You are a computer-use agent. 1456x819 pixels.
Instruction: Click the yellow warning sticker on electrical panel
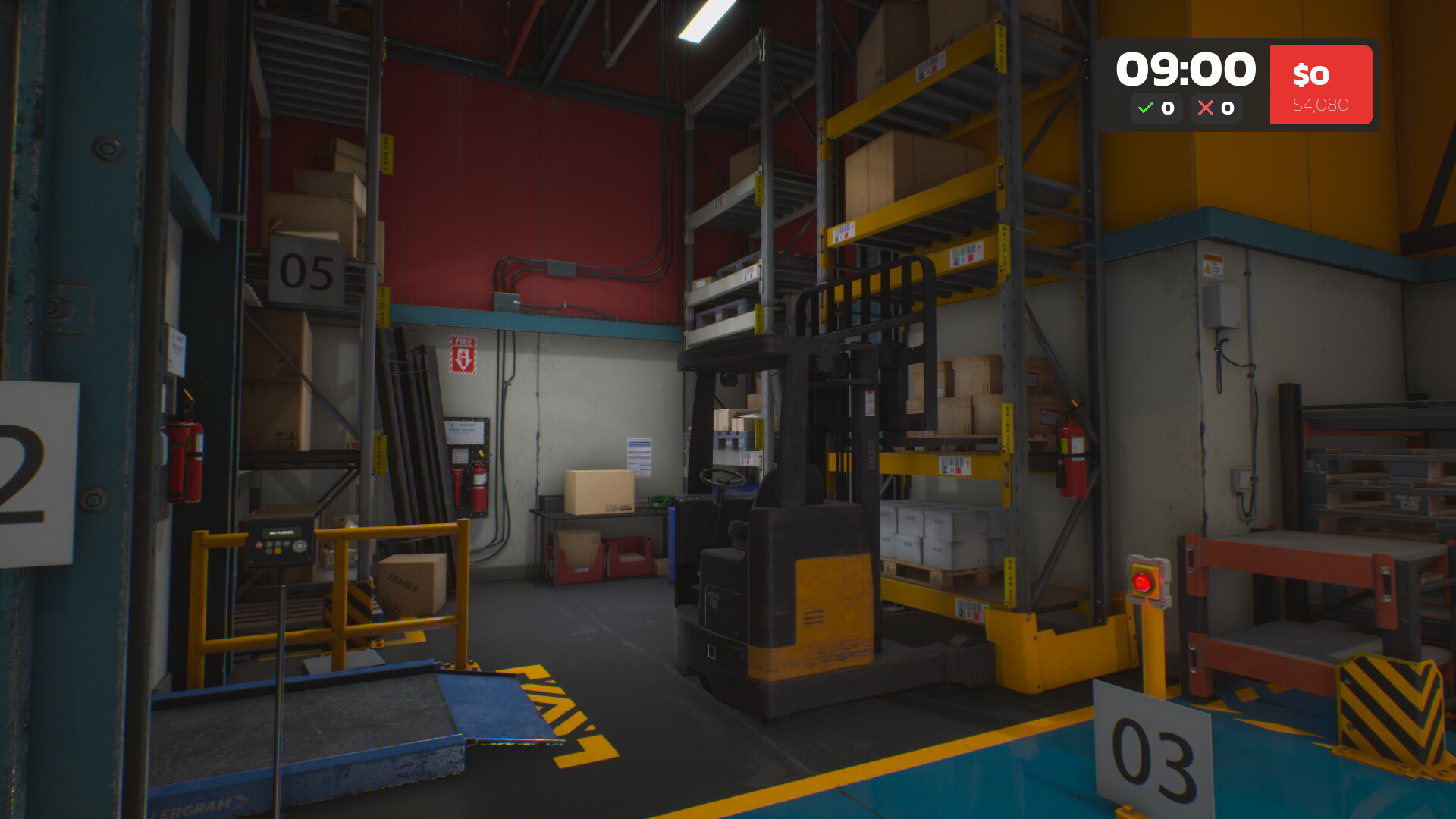point(1212,265)
